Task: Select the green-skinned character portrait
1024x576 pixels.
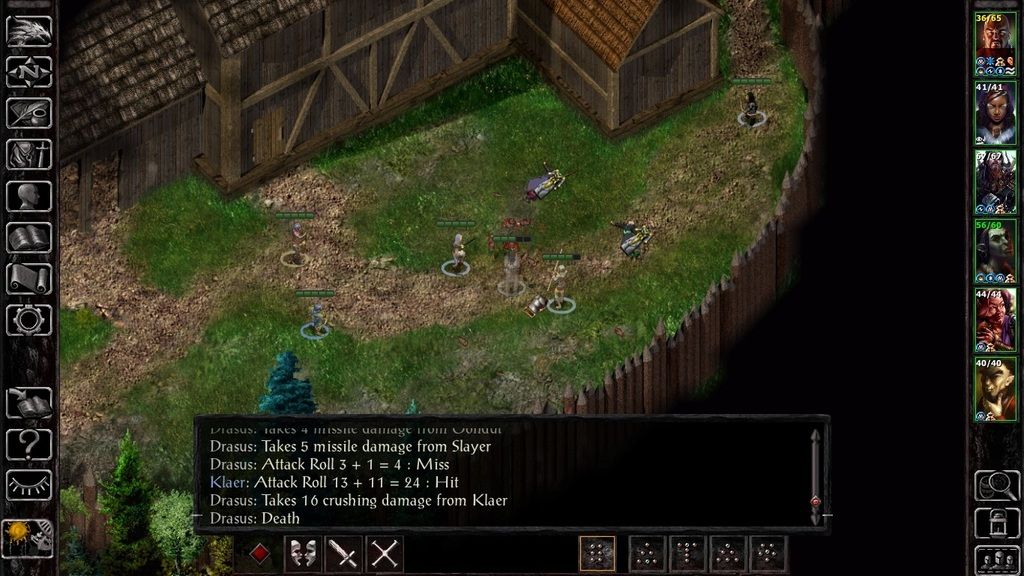Action: pos(995,250)
